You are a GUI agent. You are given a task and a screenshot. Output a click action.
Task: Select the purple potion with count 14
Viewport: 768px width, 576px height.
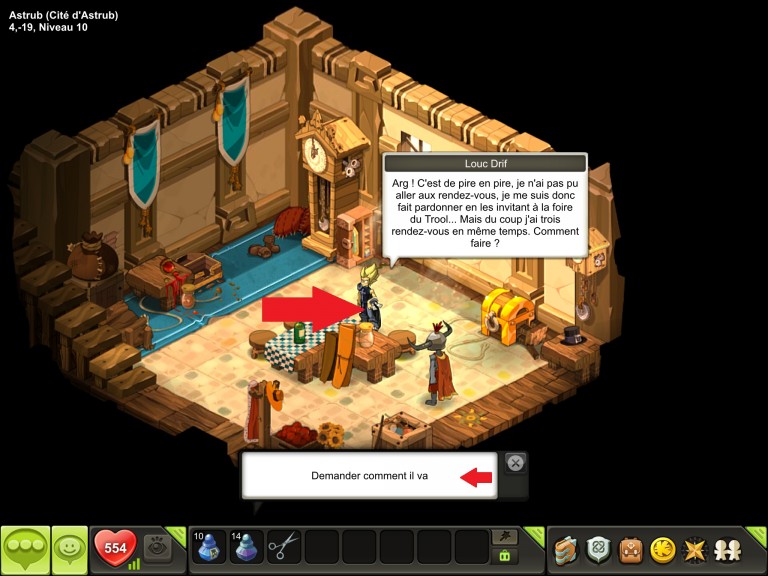point(247,547)
